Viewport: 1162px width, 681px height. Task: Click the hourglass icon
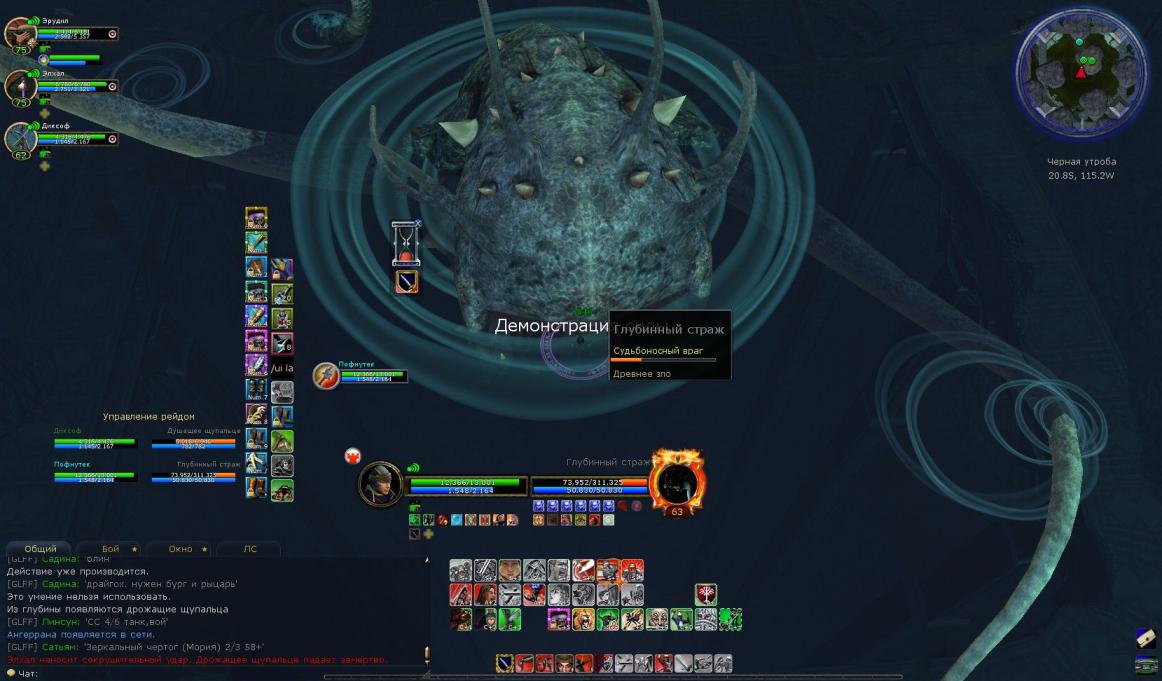click(405, 241)
